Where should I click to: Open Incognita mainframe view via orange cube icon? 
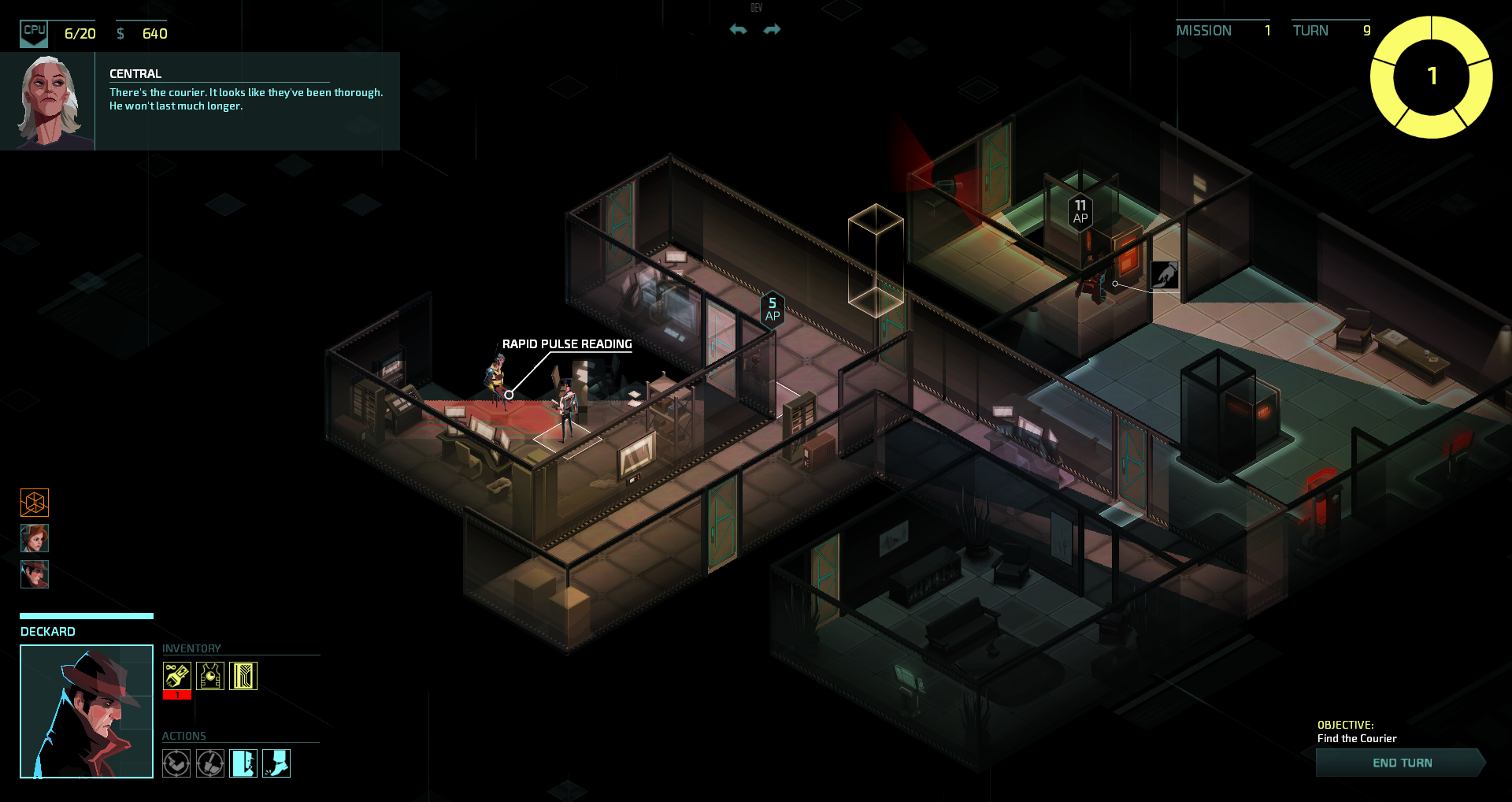pos(34,502)
